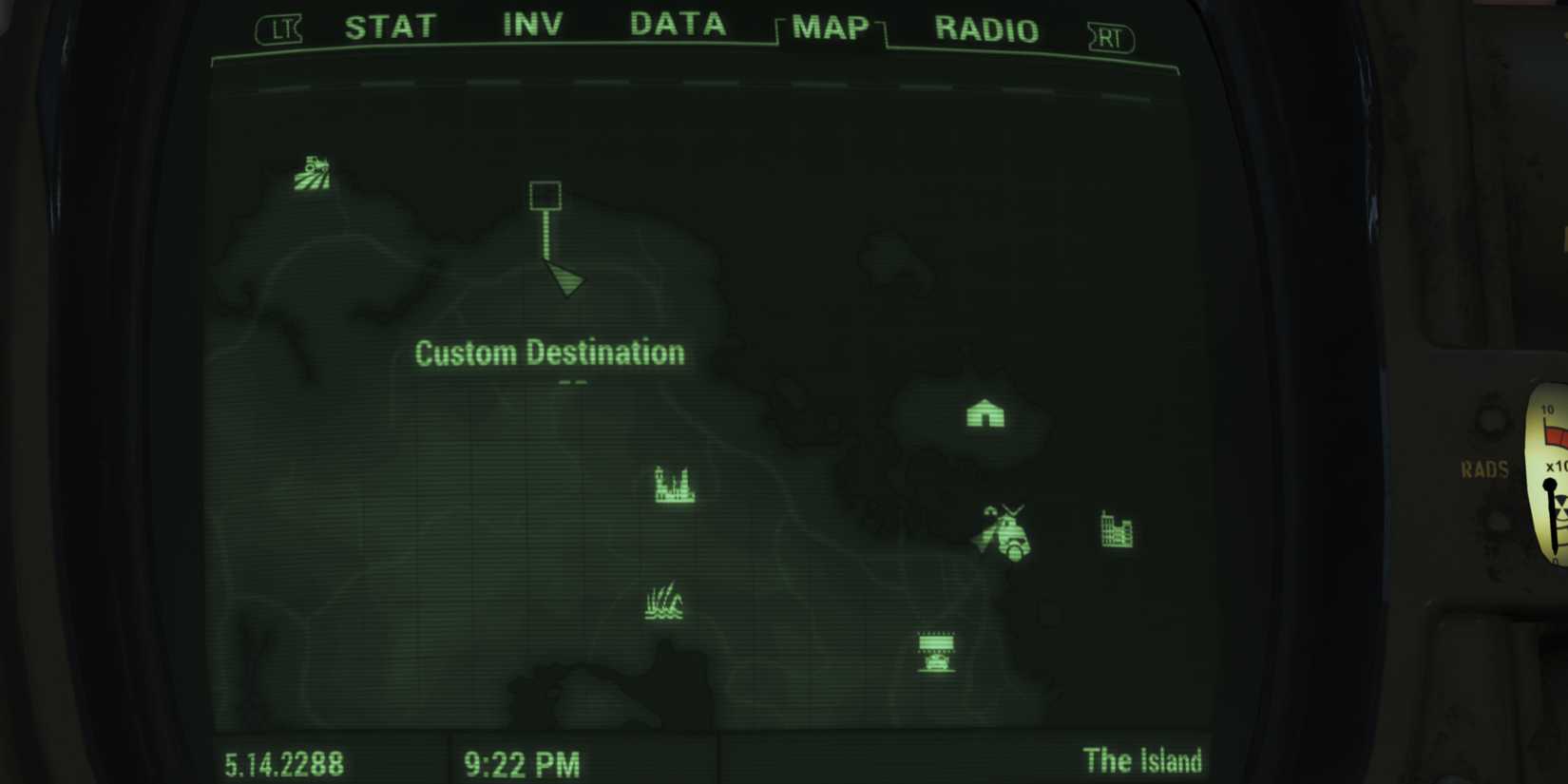Open the INV tab
The width and height of the screenshot is (1568, 784).
point(531,26)
